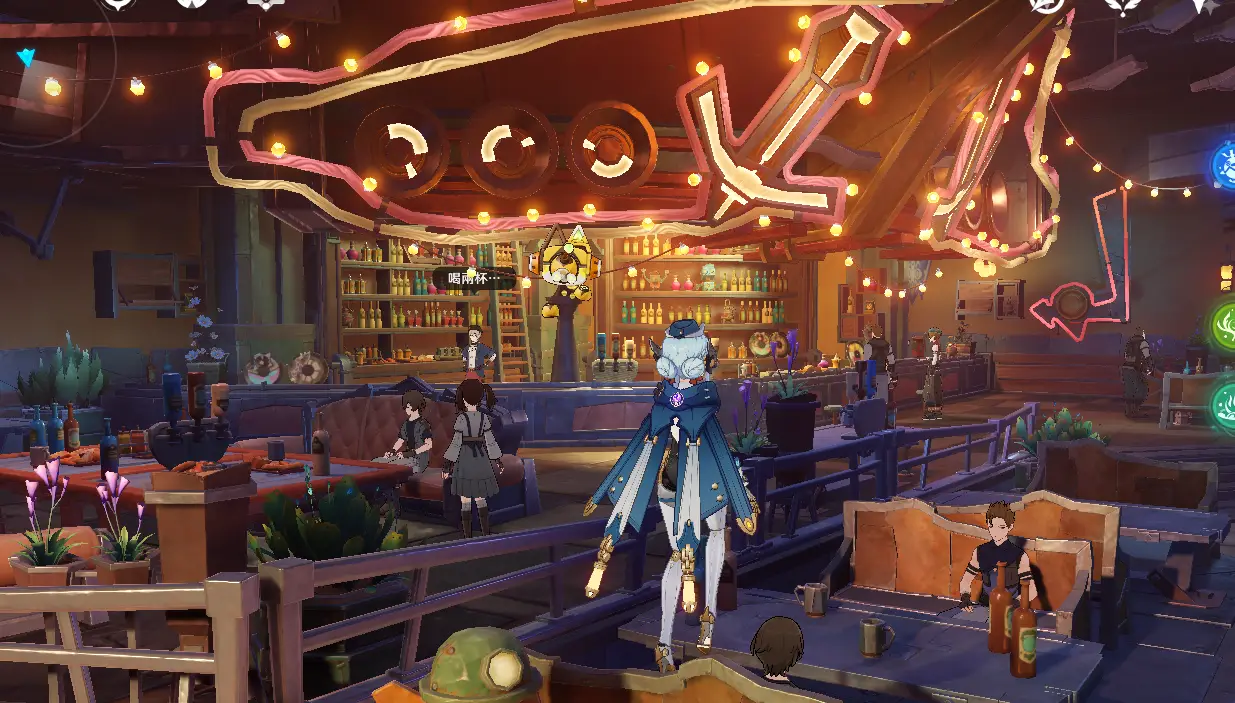Click the white four-pointed star icon

(x=1208, y=5)
